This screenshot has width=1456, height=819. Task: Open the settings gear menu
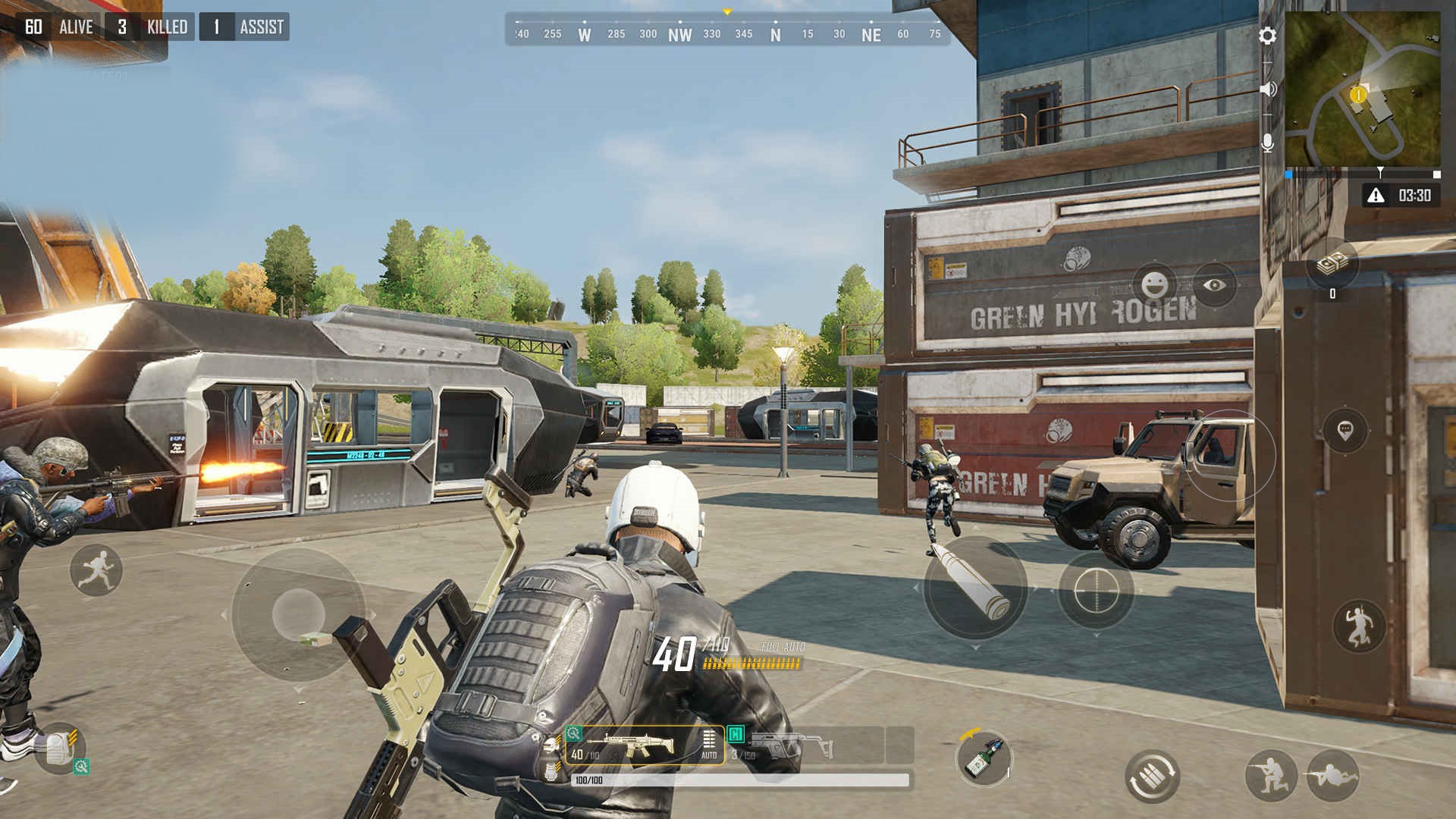pos(1267,36)
